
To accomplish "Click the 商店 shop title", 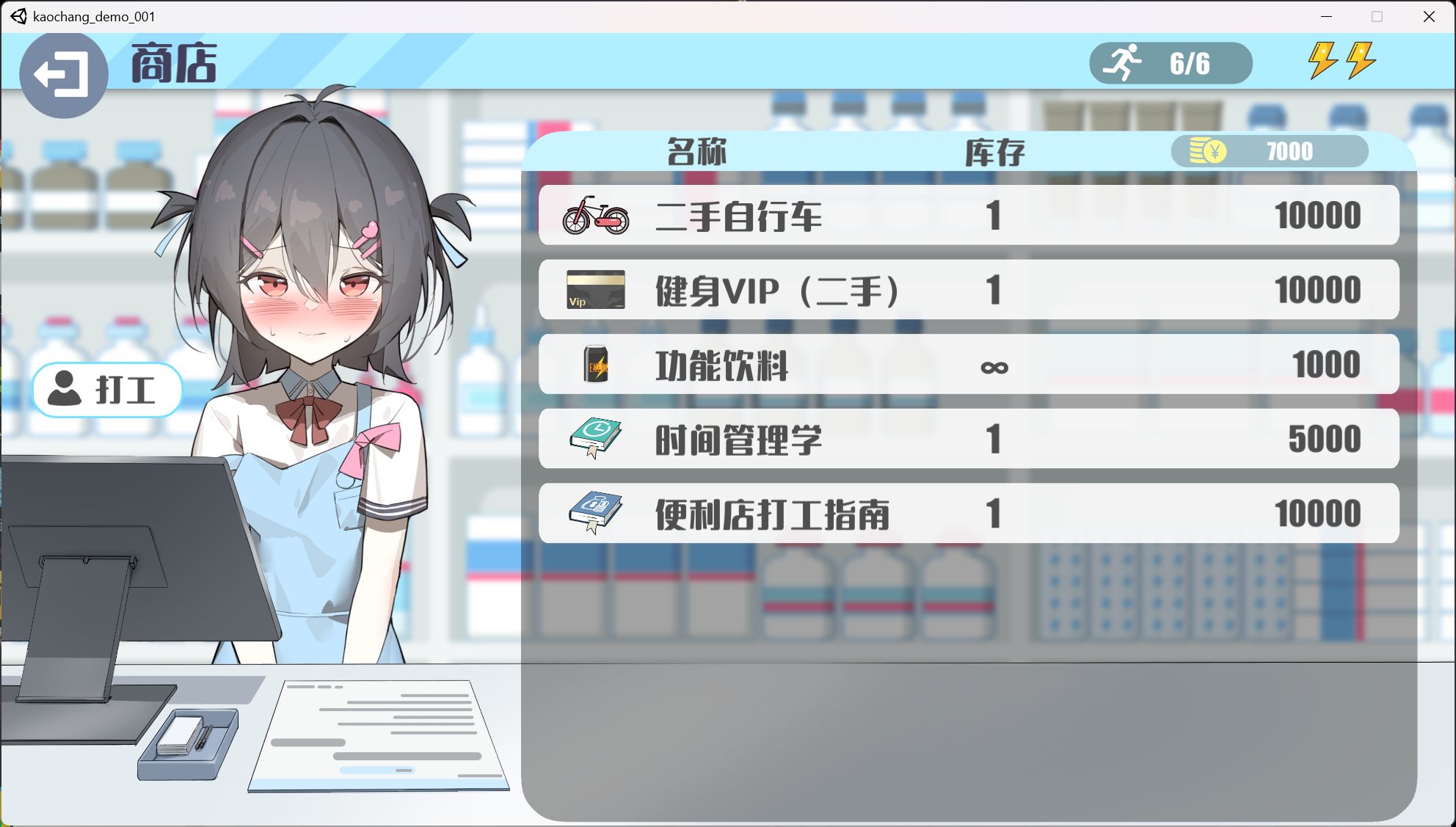I will (173, 65).
